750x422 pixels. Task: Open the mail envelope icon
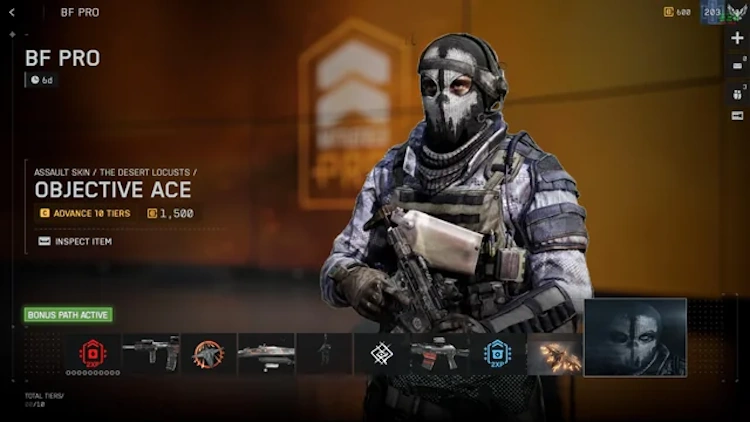pos(737,66)
